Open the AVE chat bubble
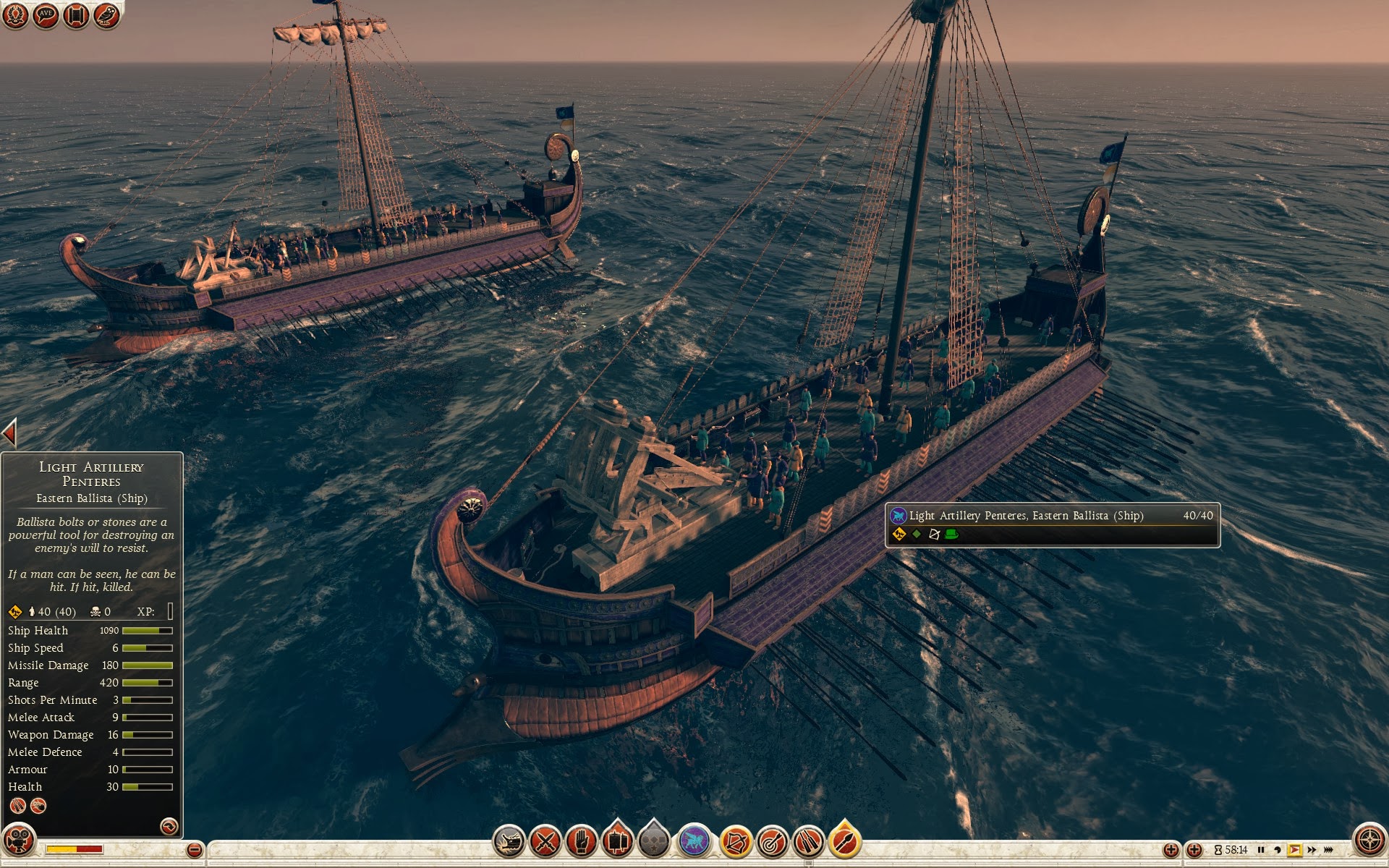 [x=46, y=15]
